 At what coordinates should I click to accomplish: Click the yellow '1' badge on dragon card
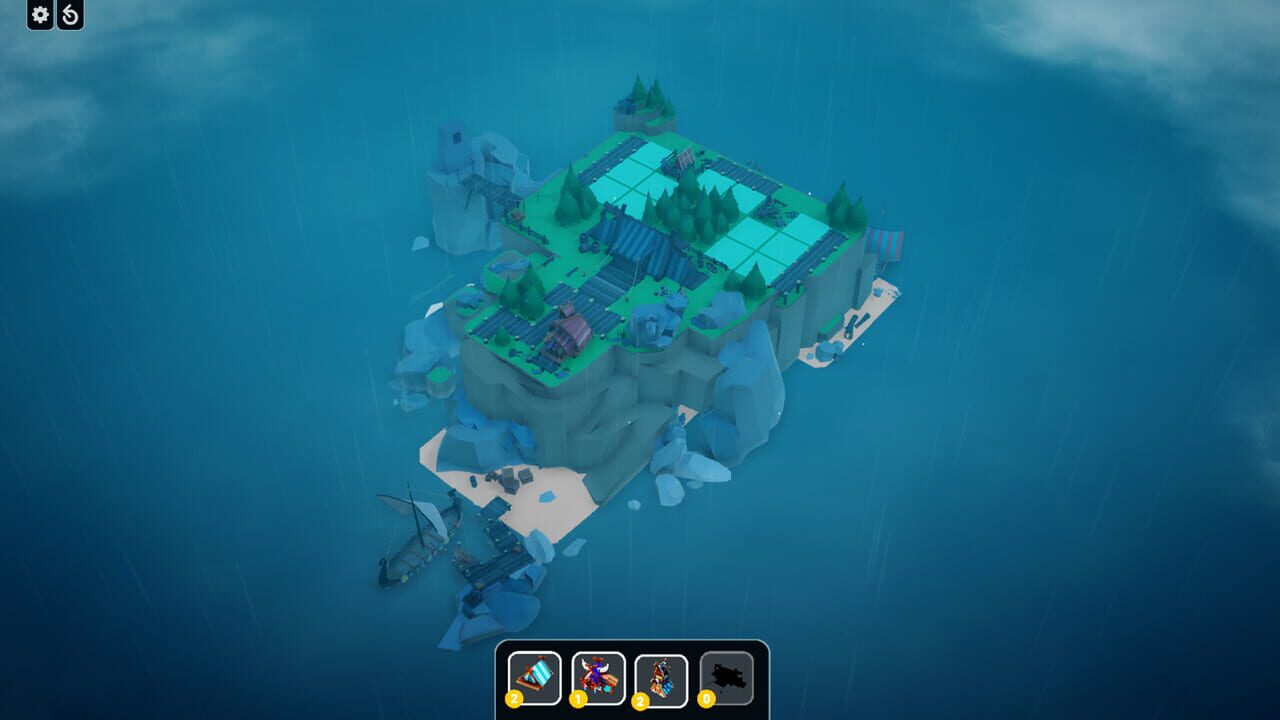click(x=578, y=699)
